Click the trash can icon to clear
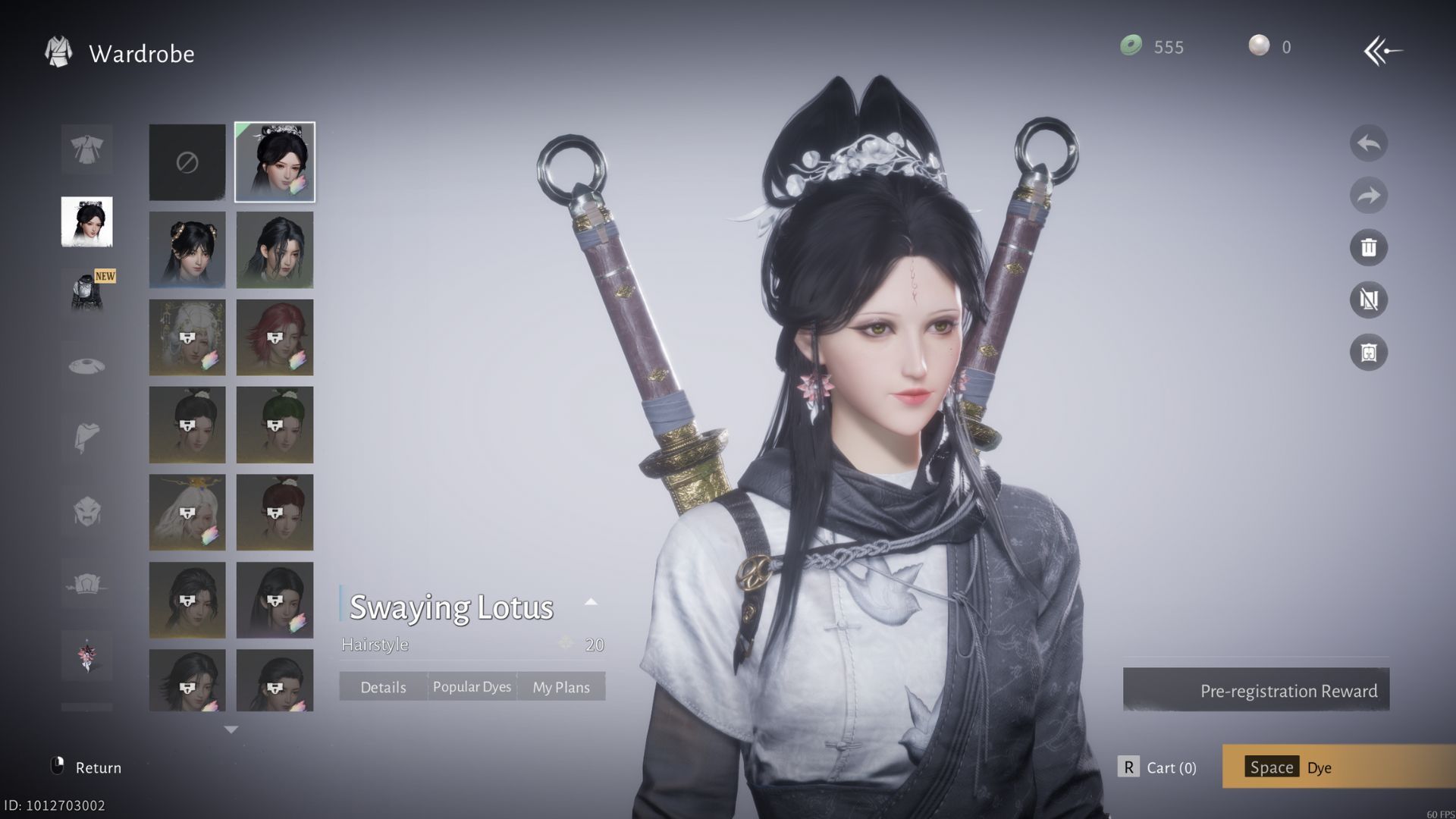Screen dimensions: 1456x819 [x=1368, y=247]
